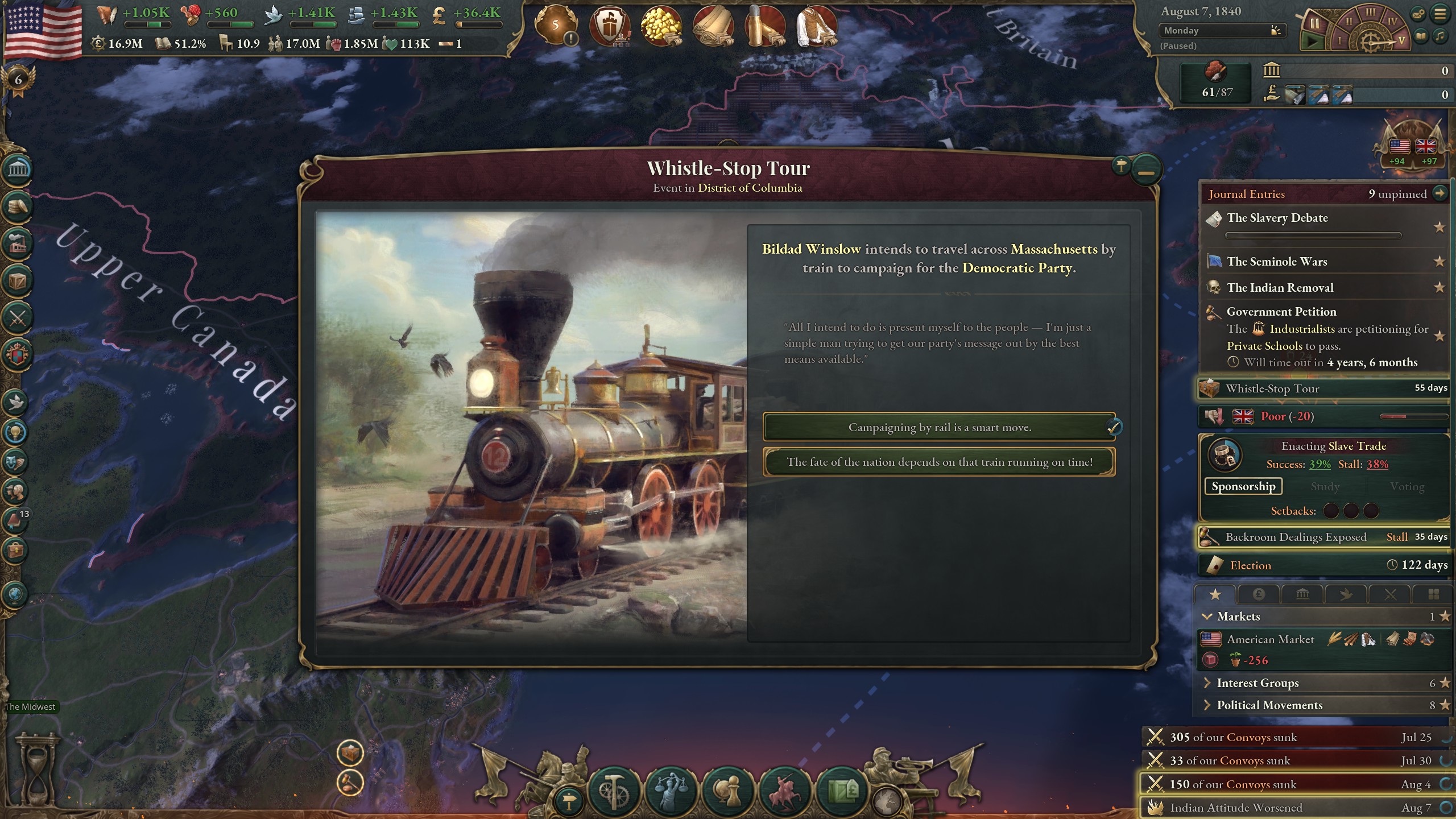Switch to the buildings tab in the outliner
Image resolution: width=1456 pixels, height=819 pixels.
click(1302, 594)
